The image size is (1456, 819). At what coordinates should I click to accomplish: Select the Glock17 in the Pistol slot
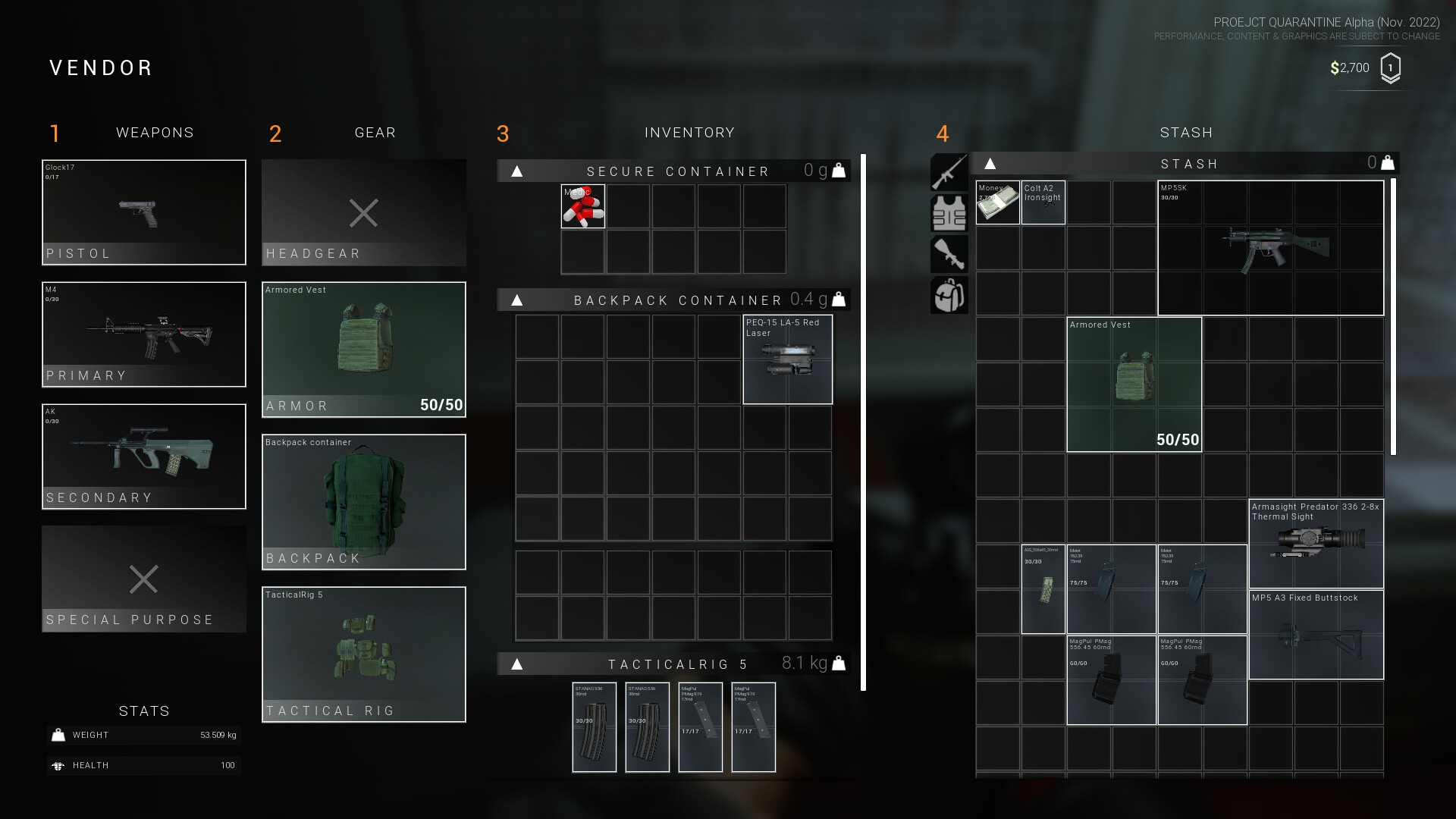(143, 212)
